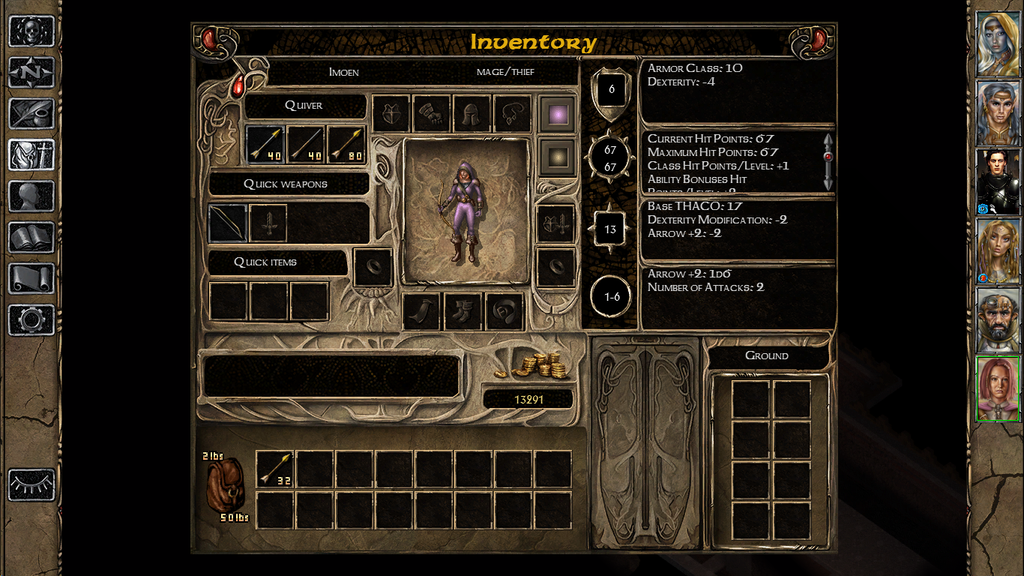Open the area map with the compass button
This screenshot has width=1024, height=576.
(x=31, y=72)
